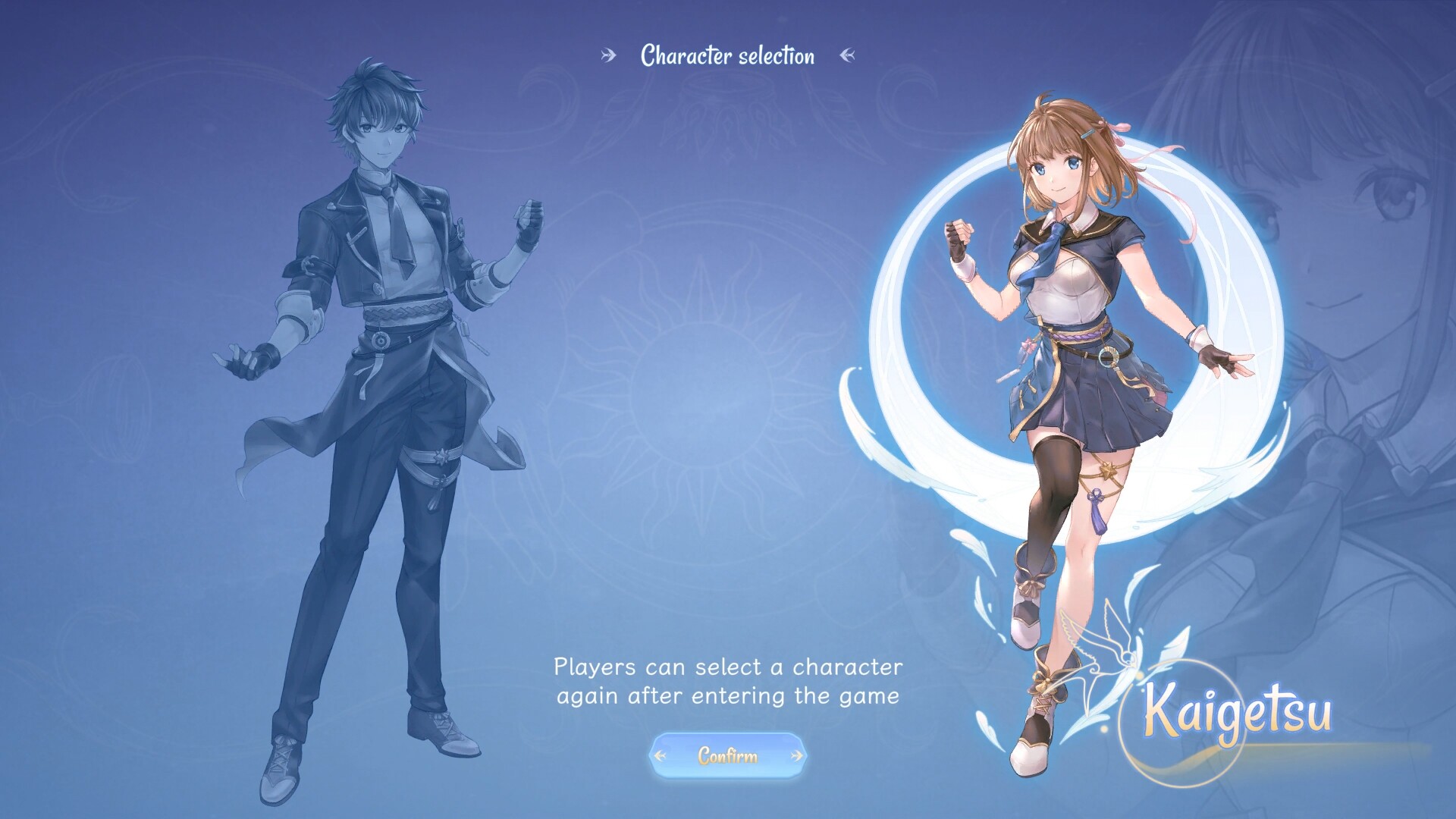Click the left arrow beside the Confirm button
The image size is (1456, 819).
click(659, 755)
